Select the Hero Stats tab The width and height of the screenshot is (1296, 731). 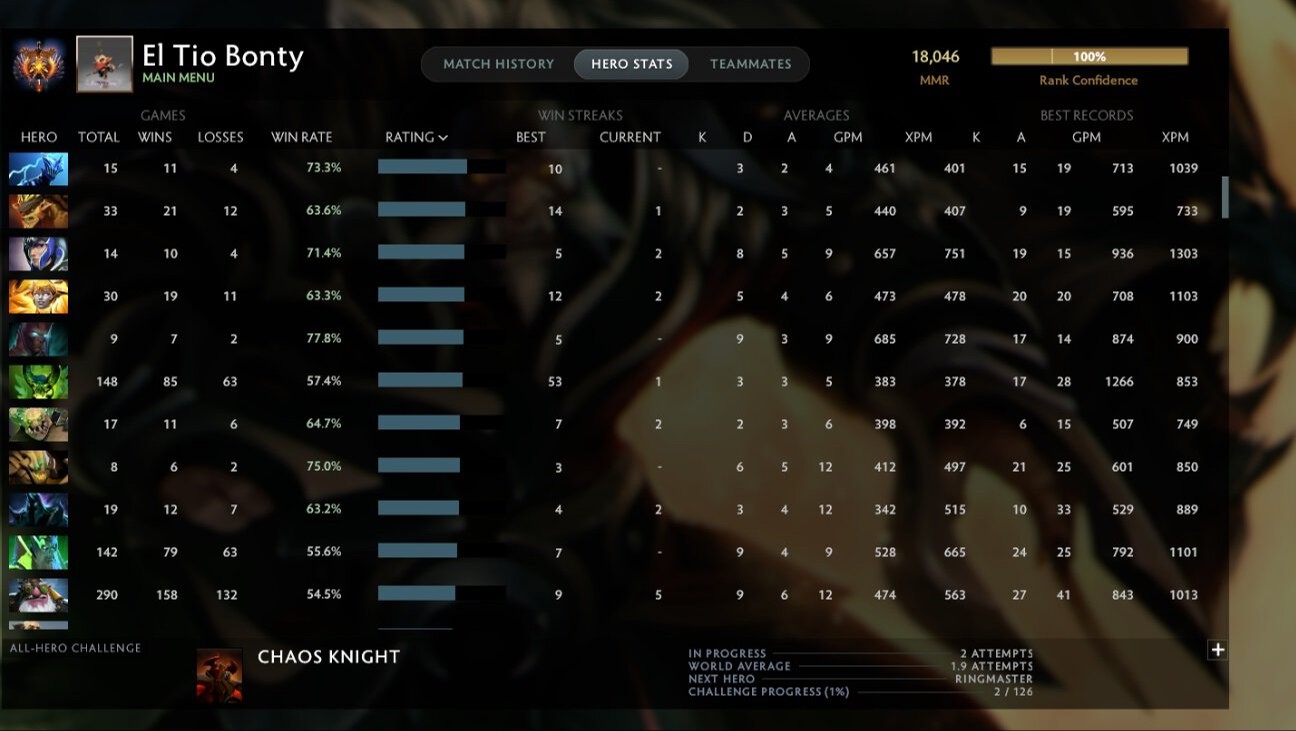point(631,64)
